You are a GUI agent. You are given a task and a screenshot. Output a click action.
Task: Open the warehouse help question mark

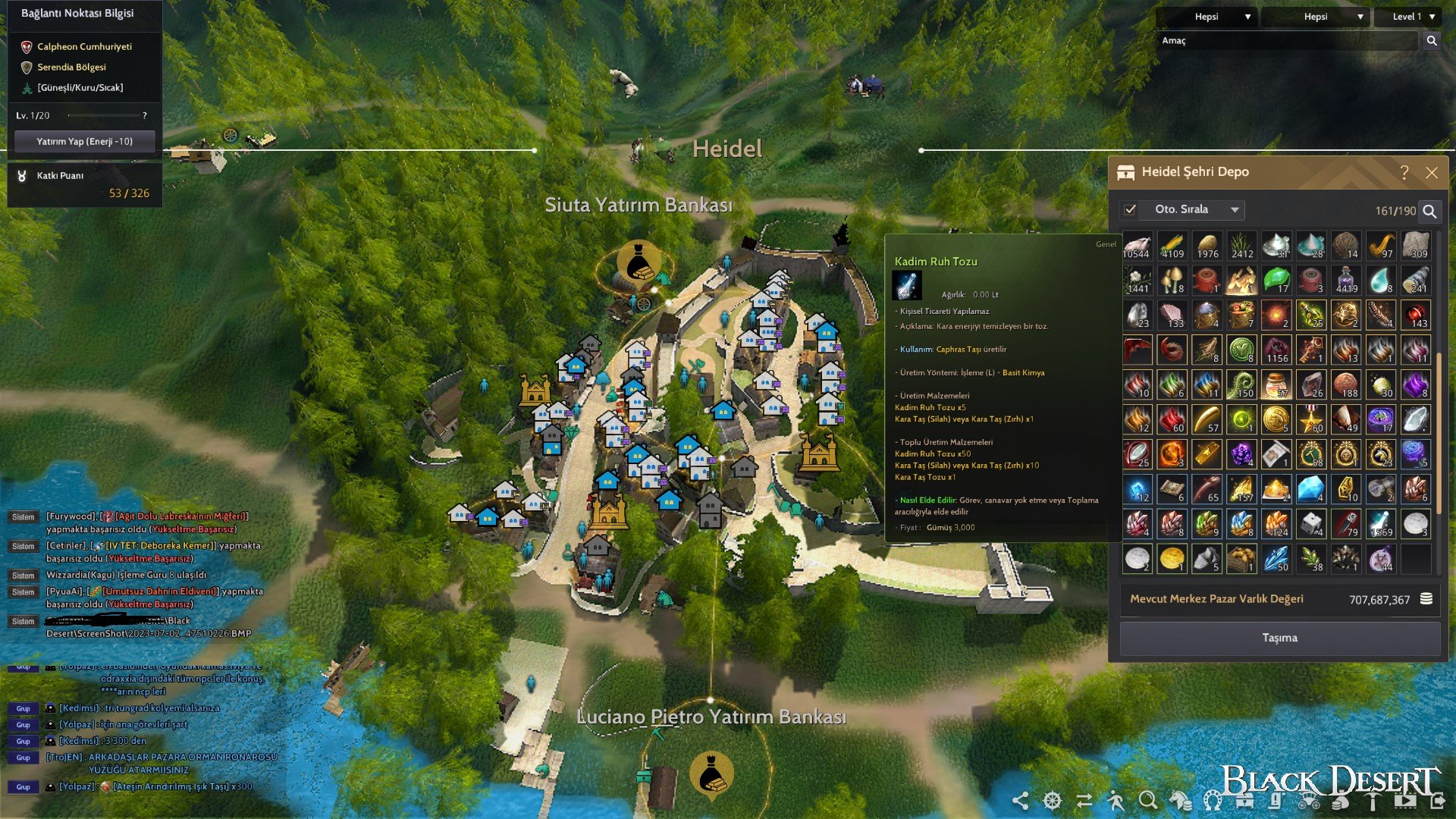point(1404,173)
